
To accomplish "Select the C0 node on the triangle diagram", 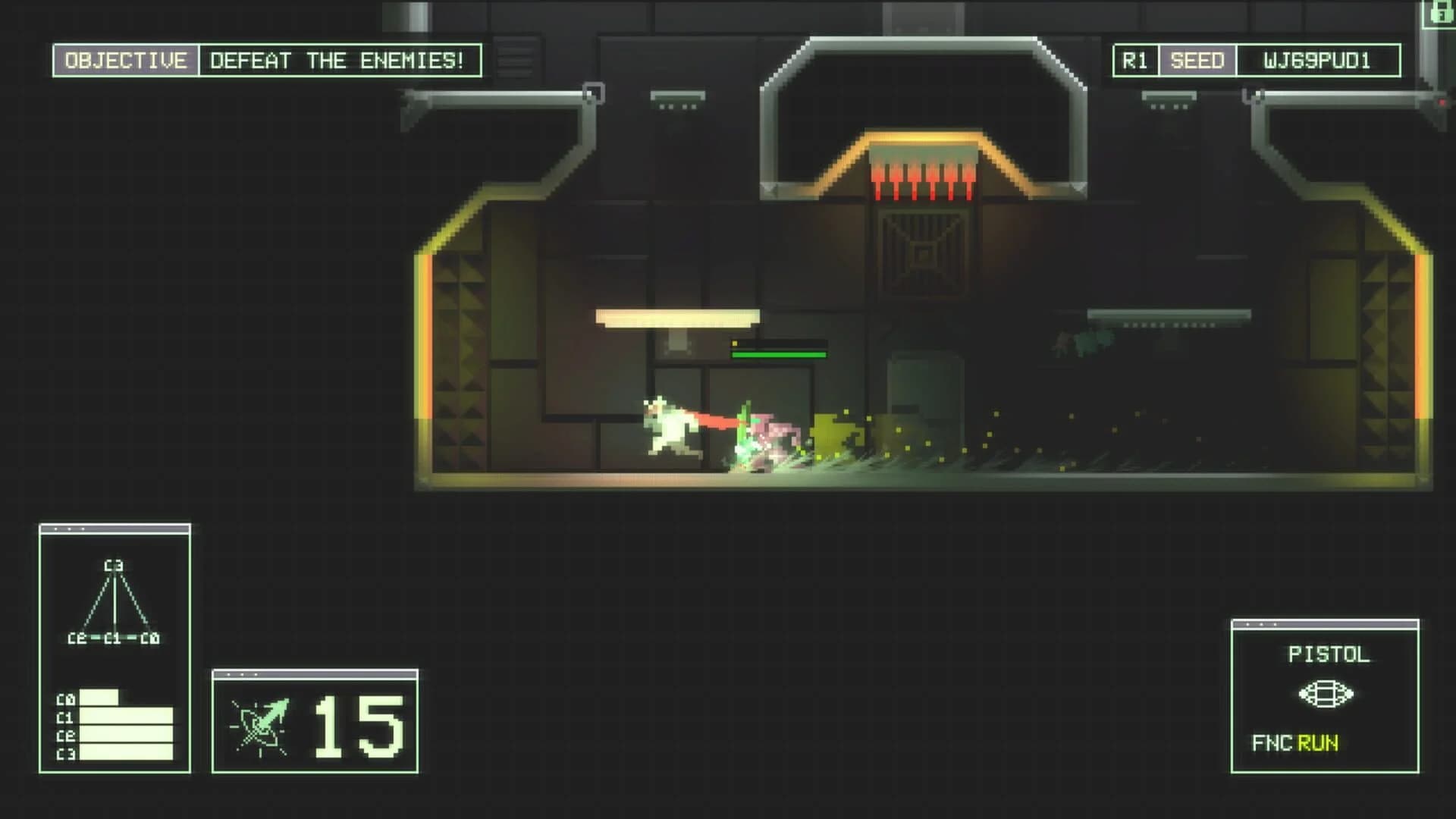I will (149, 638).
